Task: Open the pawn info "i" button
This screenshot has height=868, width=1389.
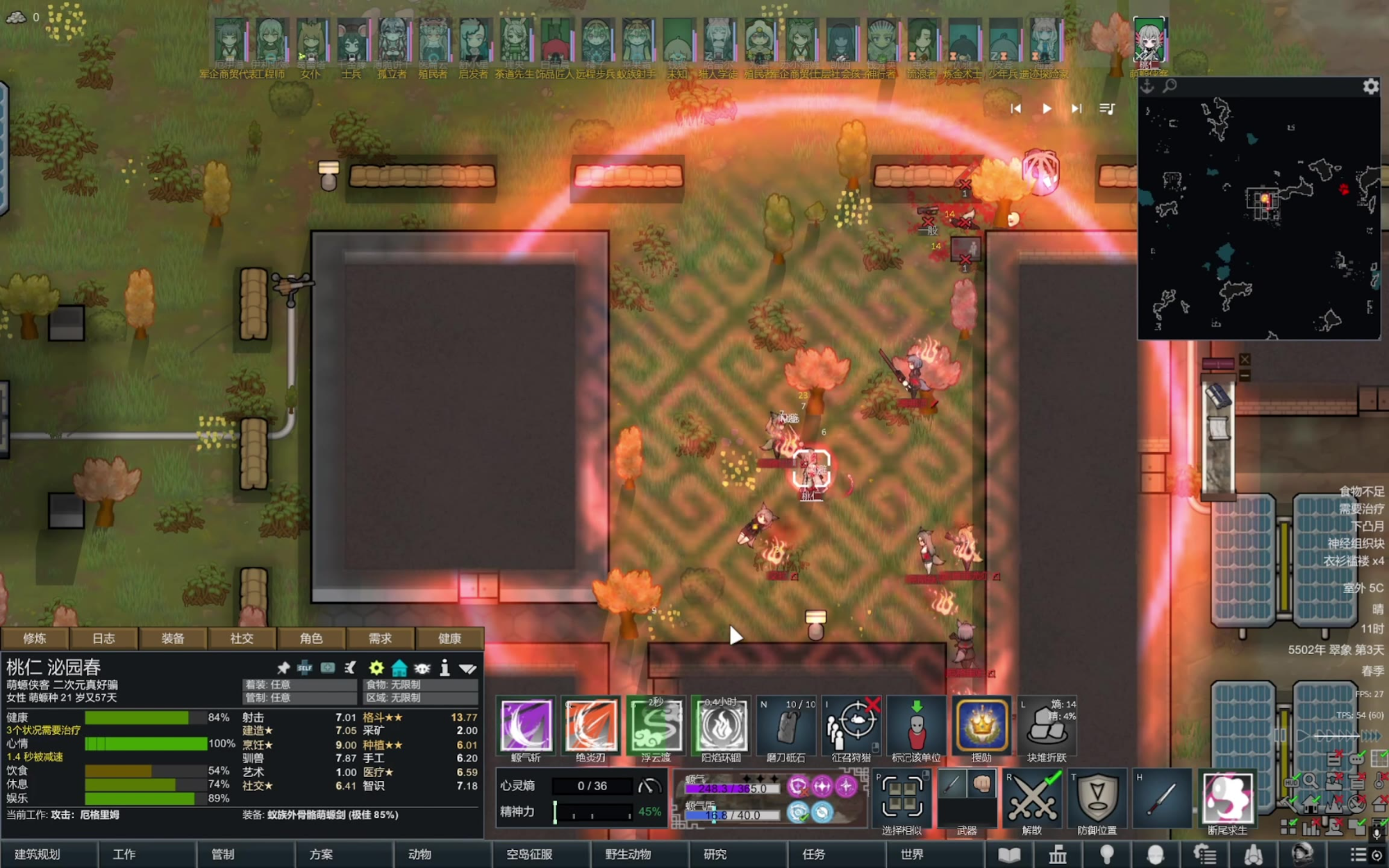Action: point(444,668)
